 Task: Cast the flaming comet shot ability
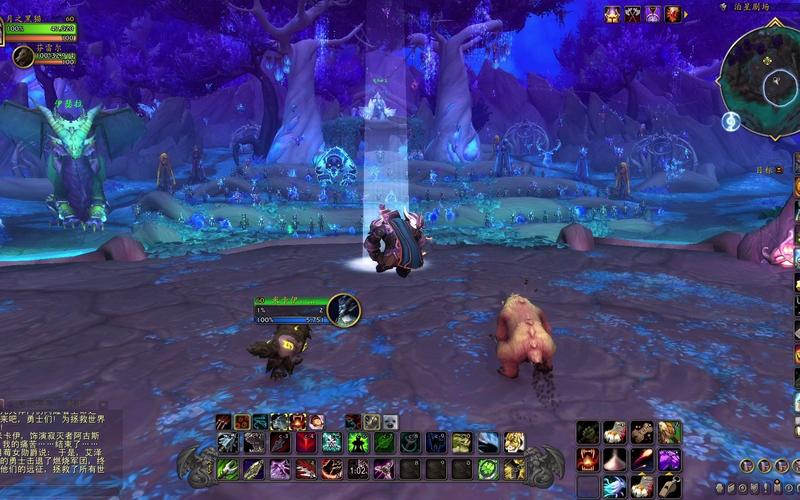point(642,458)
